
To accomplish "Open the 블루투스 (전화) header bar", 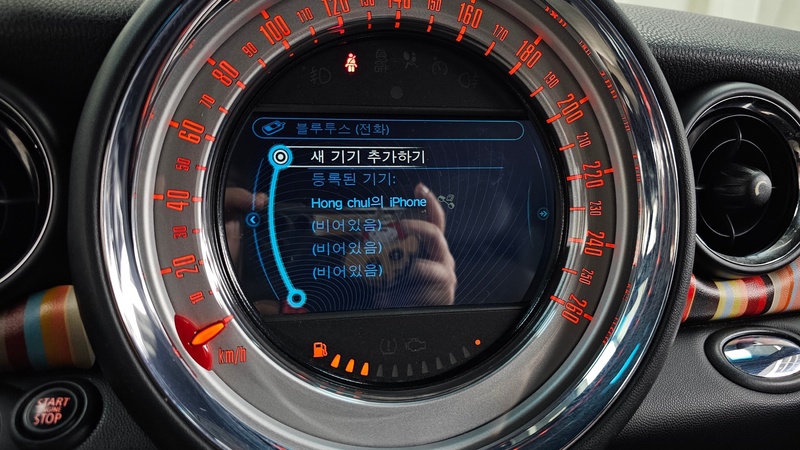I will 388,129.
